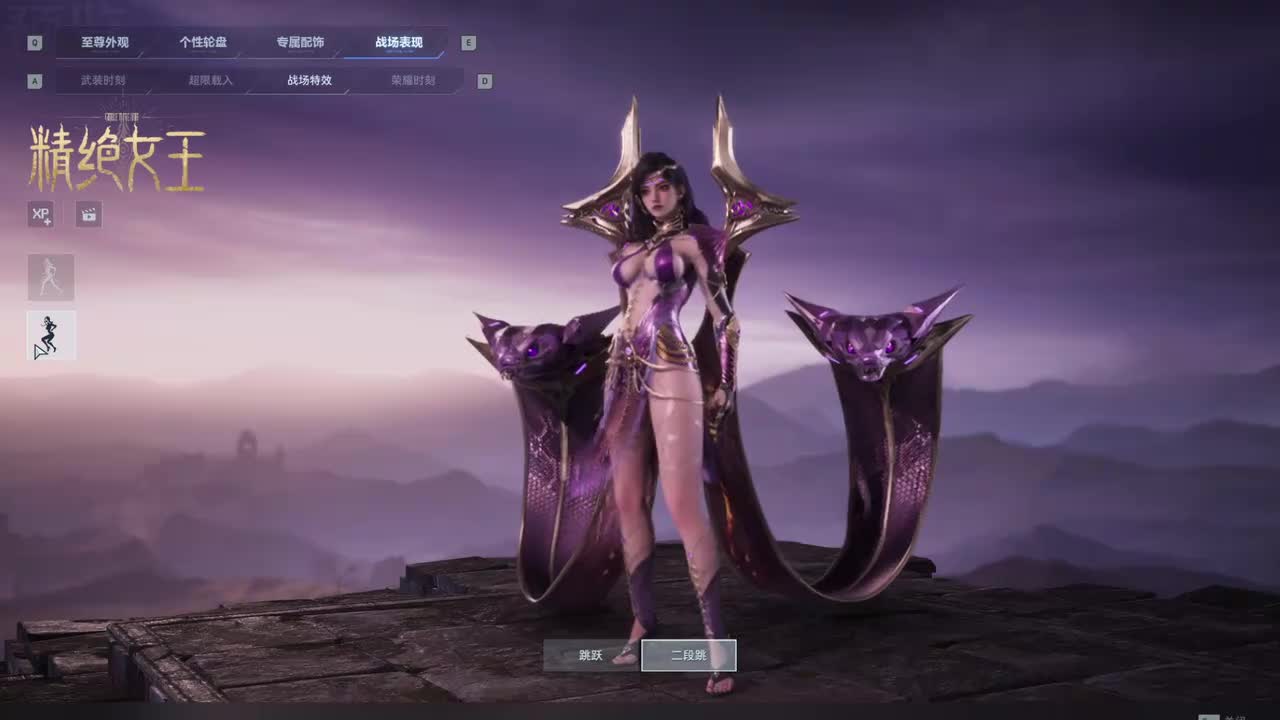
Task: Switch to the 超限载入 sub-tab
Action: point(210,80)
